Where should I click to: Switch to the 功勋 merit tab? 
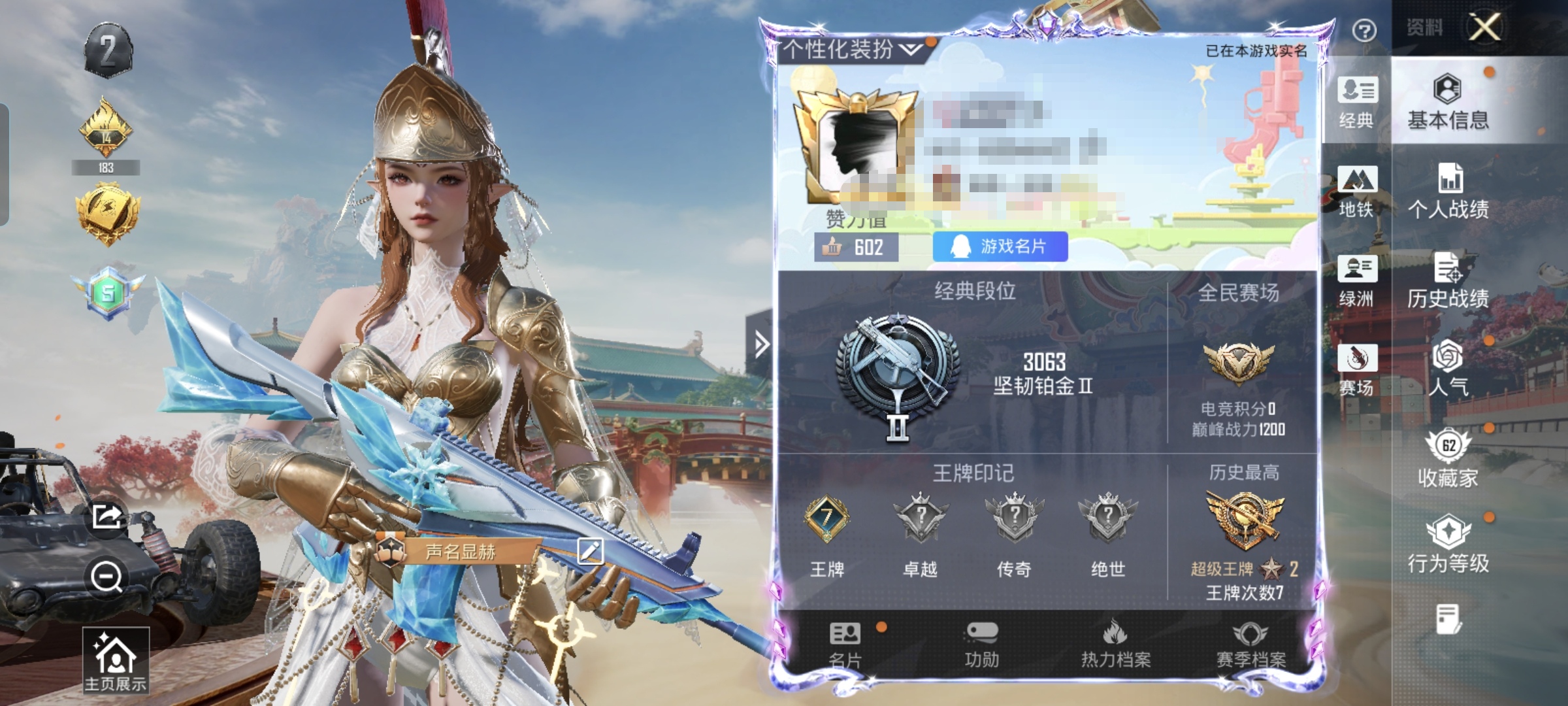[981, 645]
